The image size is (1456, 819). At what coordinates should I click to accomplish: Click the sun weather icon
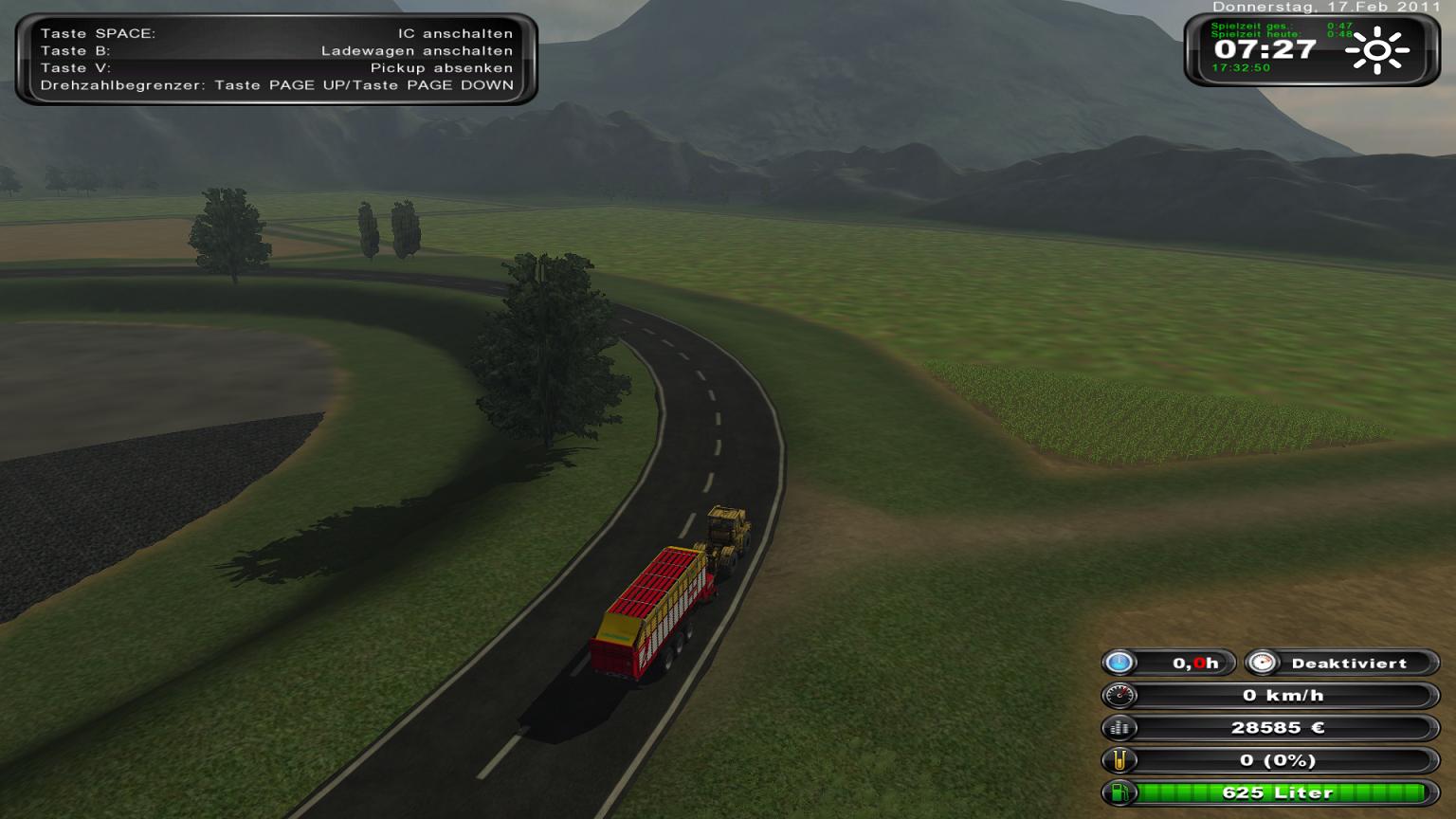pos(1376,51)
